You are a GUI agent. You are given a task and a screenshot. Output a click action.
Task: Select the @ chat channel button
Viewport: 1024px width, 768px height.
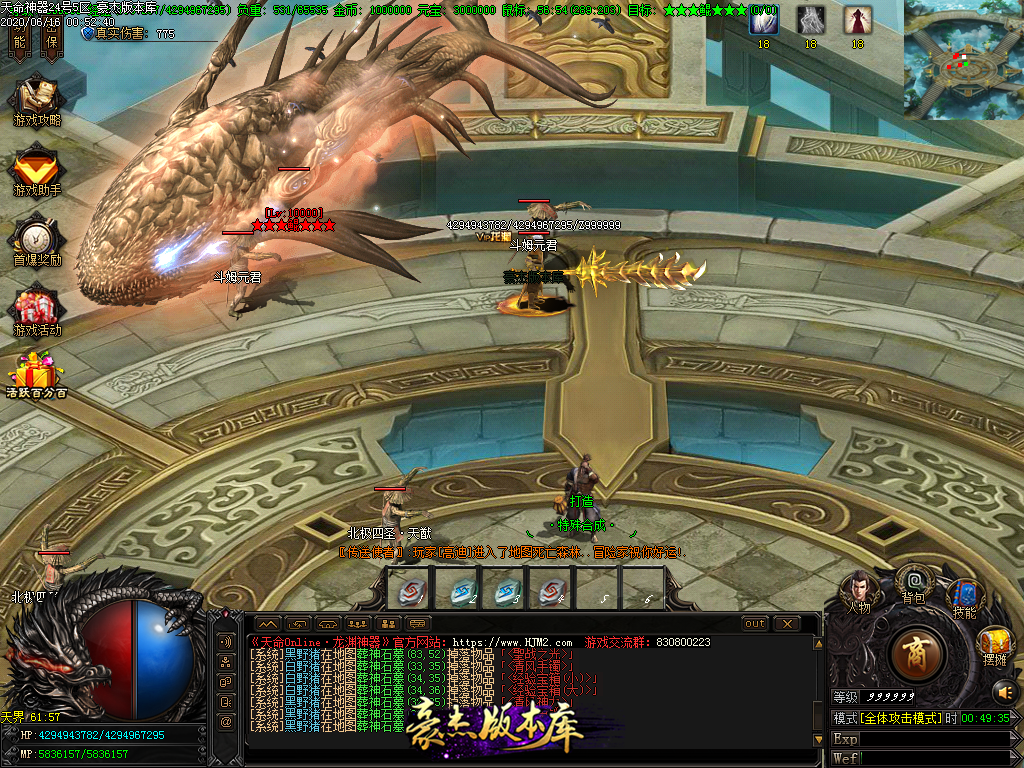point(227,721)
